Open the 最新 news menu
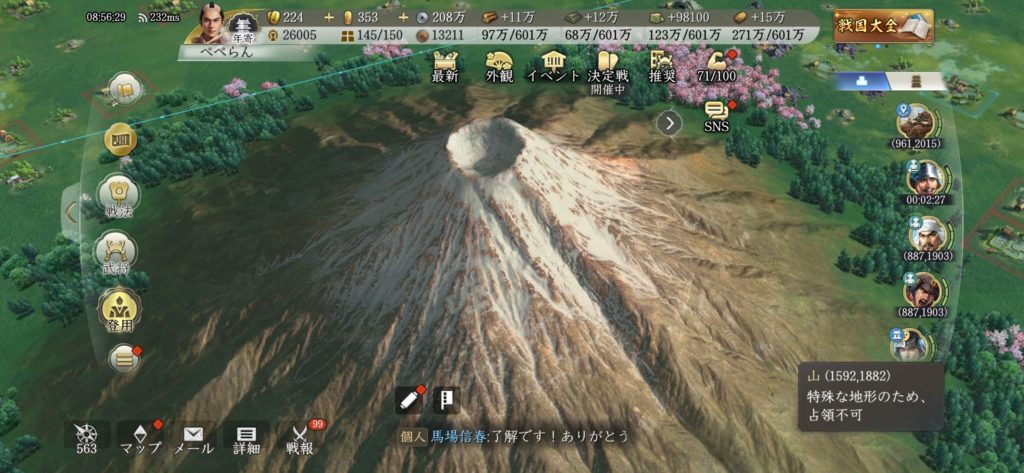1024x473 pixels. point(445,64)
